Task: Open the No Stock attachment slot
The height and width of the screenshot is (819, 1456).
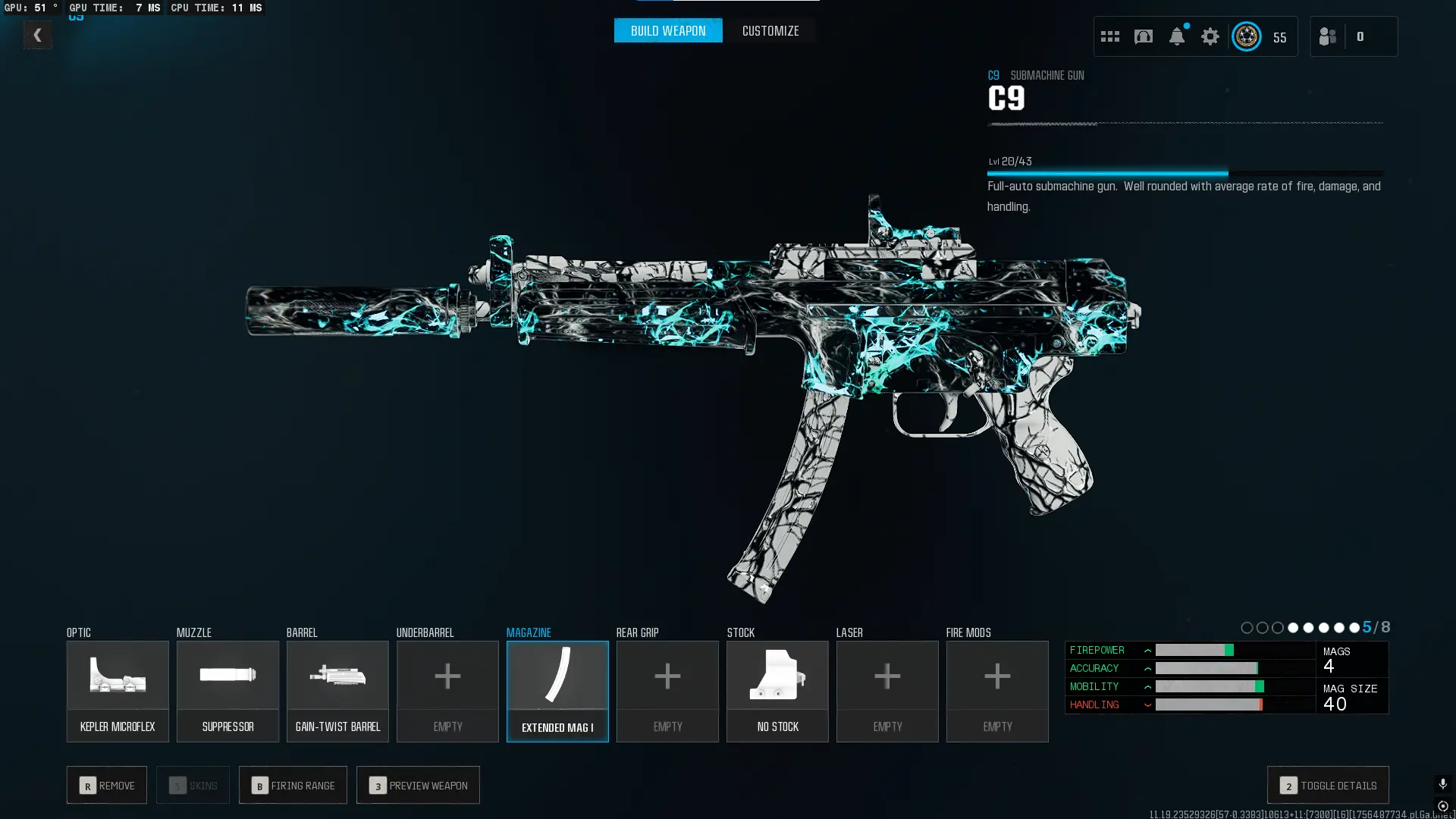Action: pos(777,691)
